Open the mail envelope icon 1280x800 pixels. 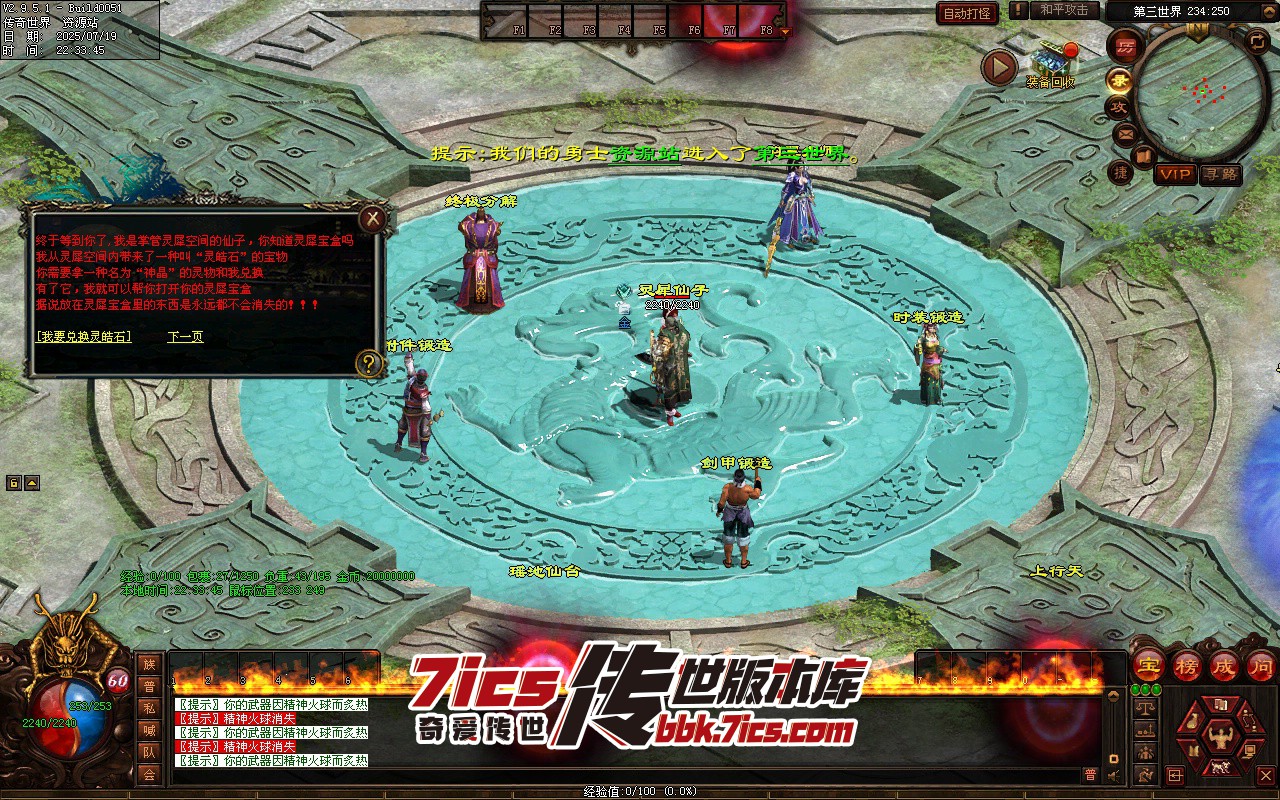tap(1126, 133)
